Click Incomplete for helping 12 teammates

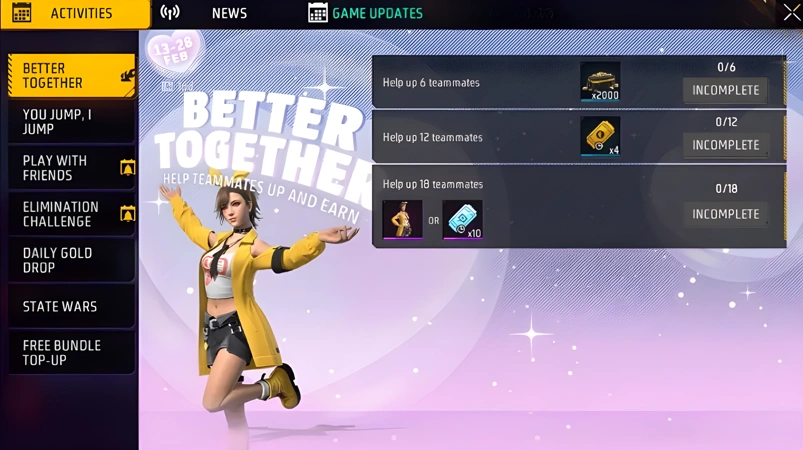(x=725, y=145)
